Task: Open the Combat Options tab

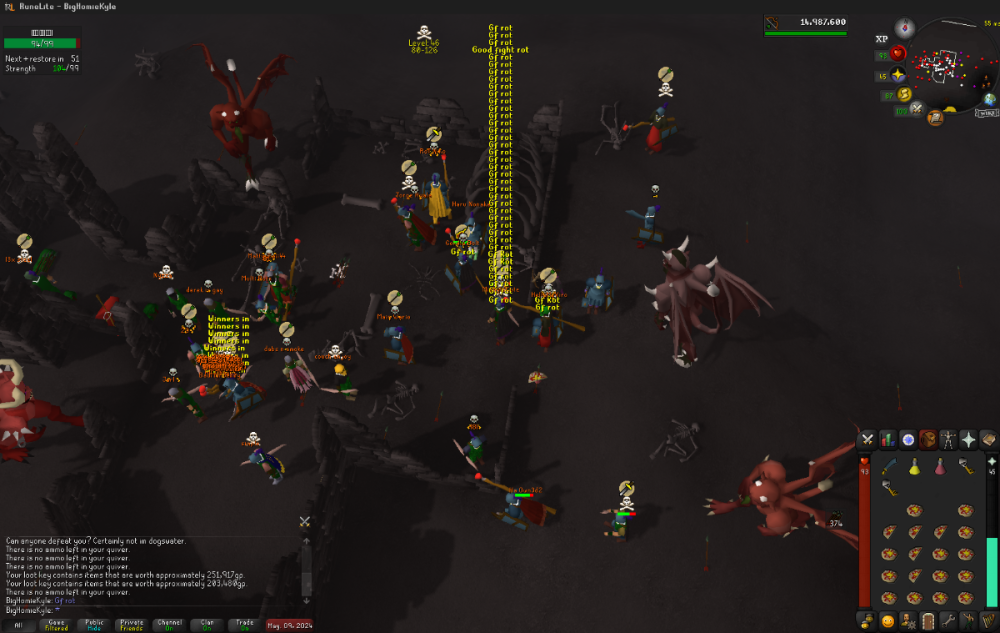Action: coord(868,439)
